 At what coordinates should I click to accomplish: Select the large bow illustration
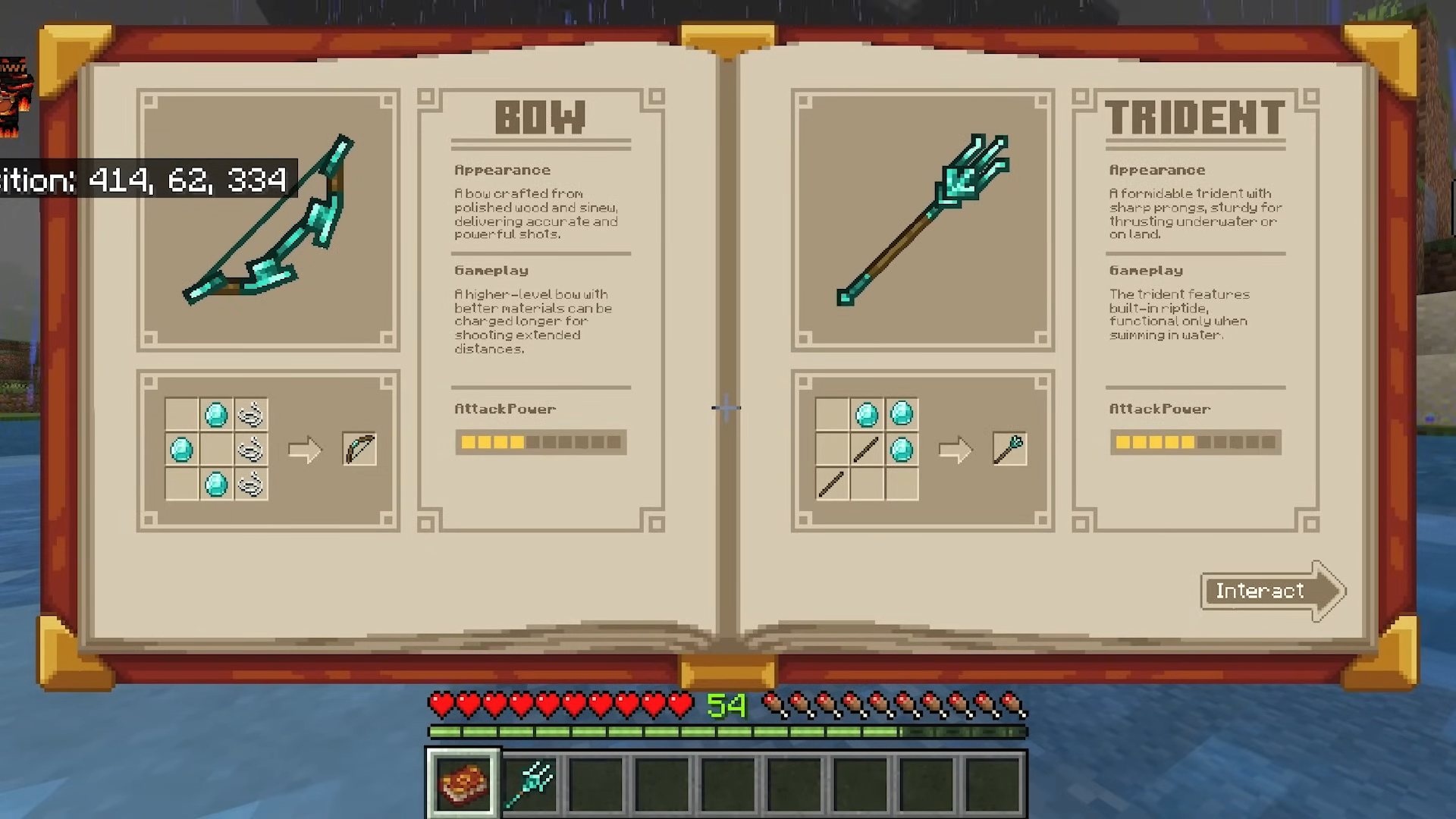coord(268,220)
